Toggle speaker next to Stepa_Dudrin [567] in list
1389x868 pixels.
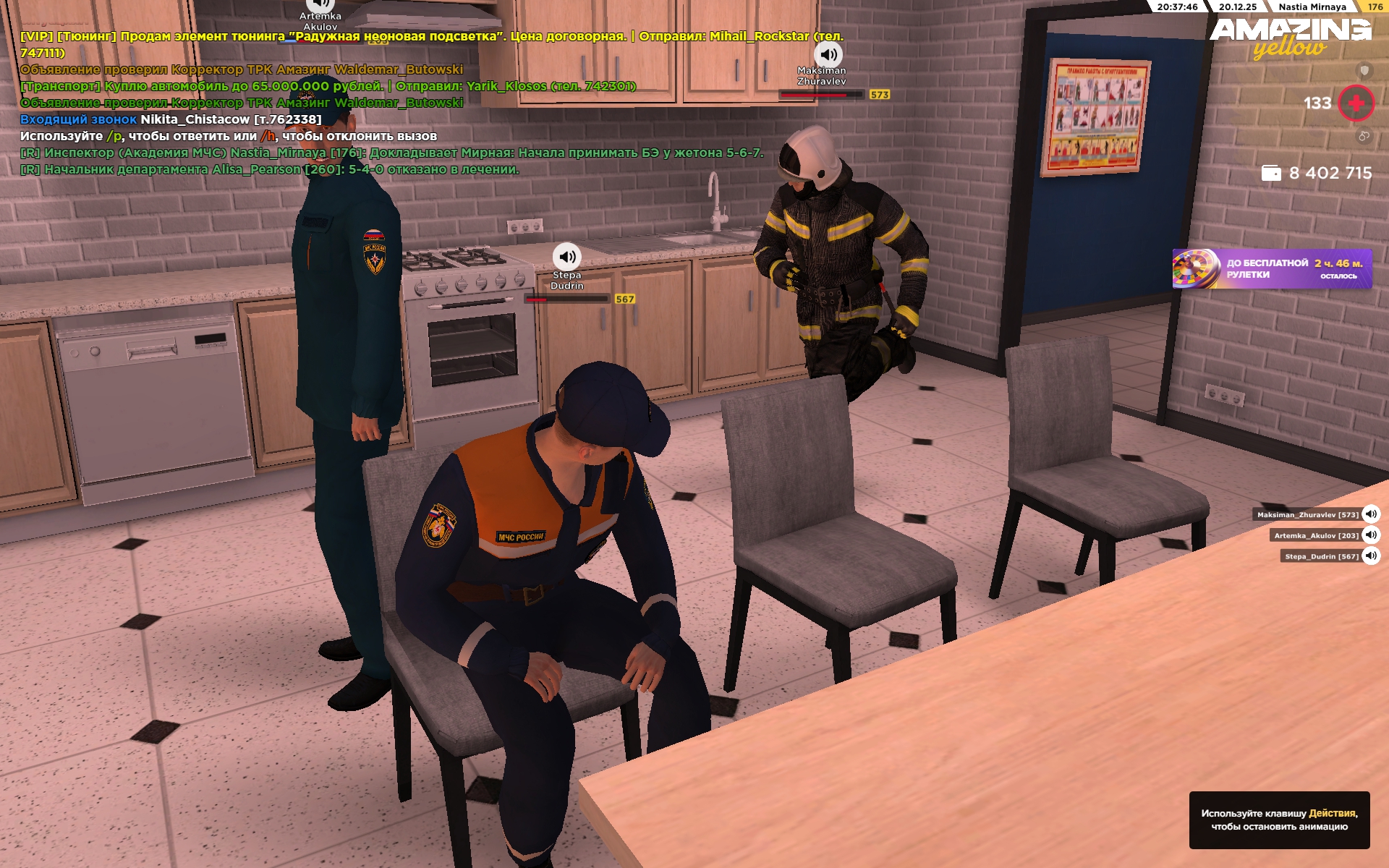1371,556
